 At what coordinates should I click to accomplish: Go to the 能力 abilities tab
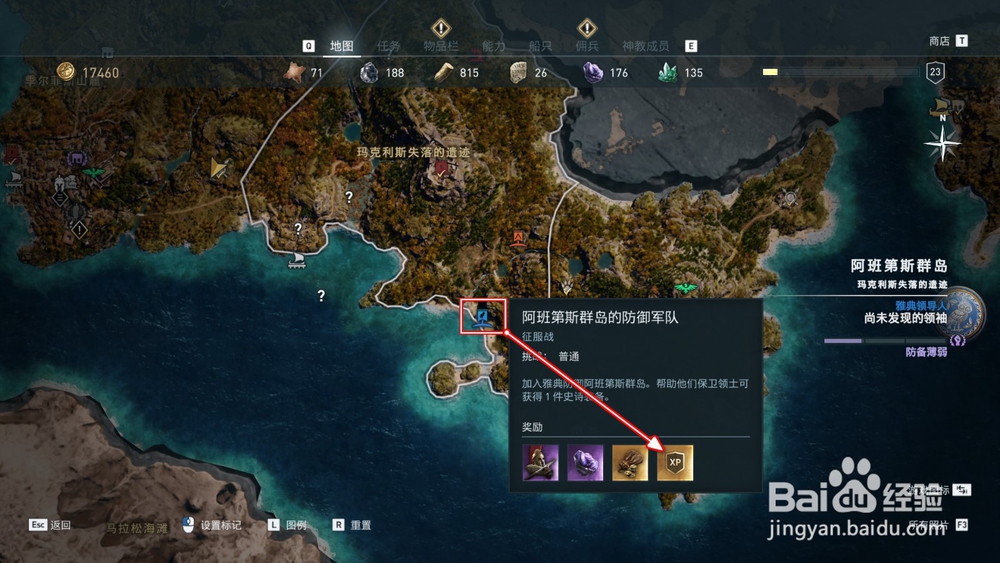(x=494, y=46)
